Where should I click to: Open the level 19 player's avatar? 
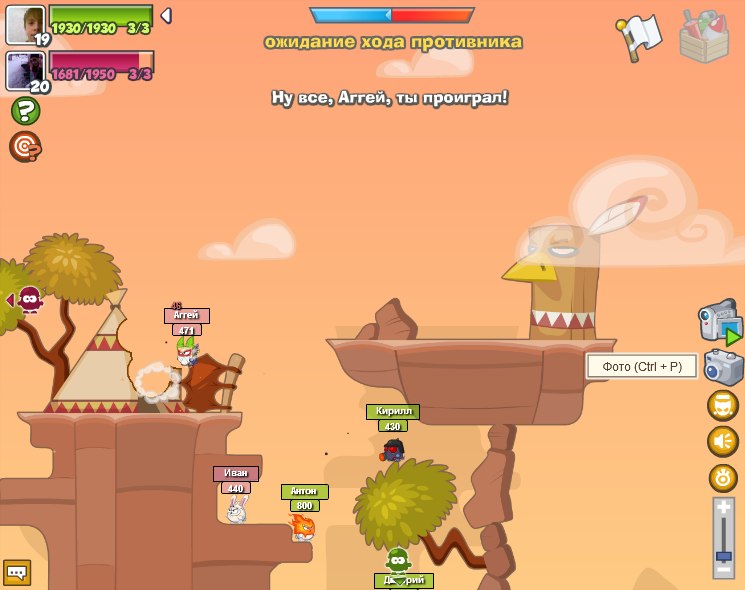(x=24, y=23)
